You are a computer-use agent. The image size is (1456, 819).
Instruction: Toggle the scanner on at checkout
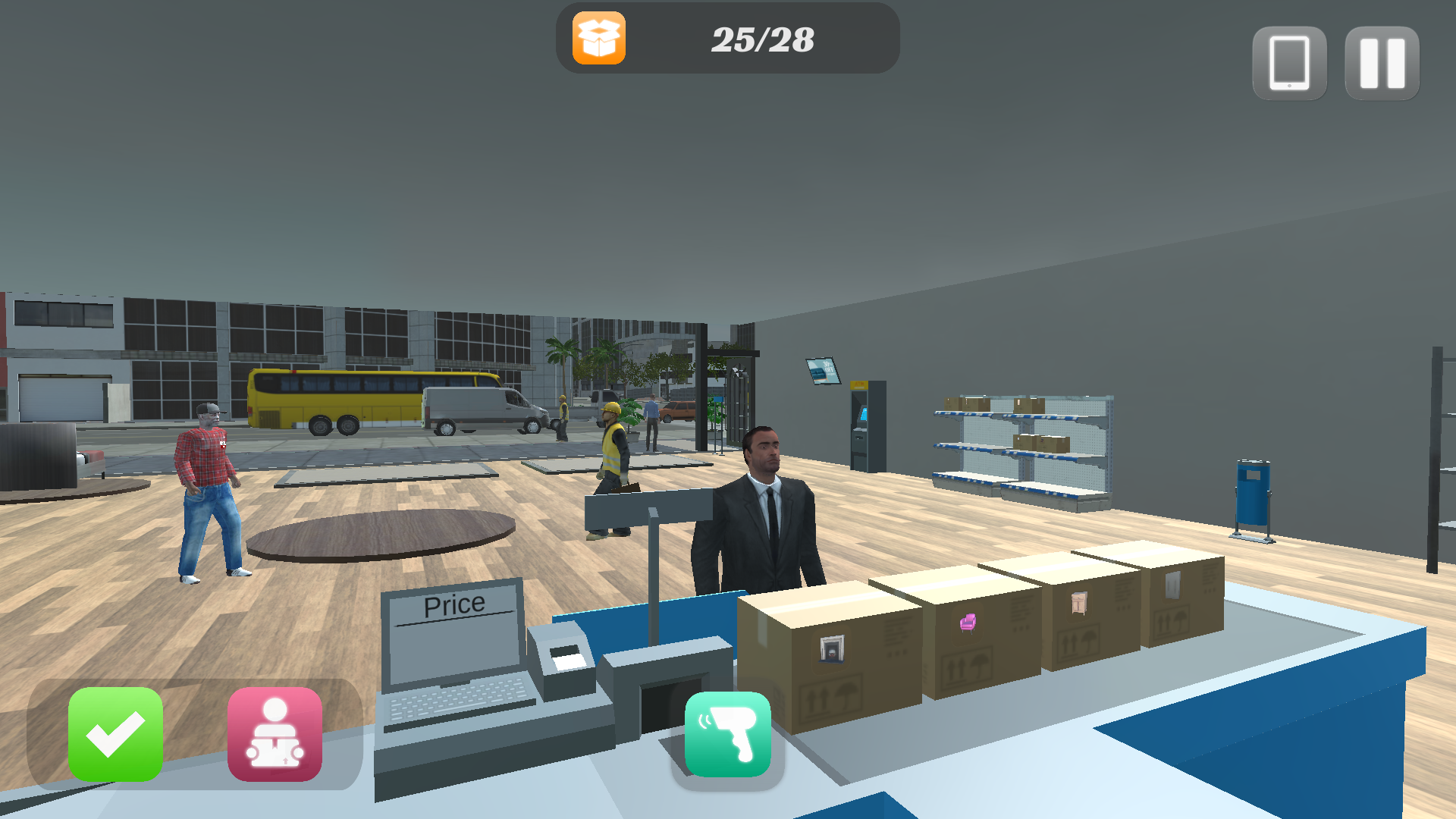(726, 736)
